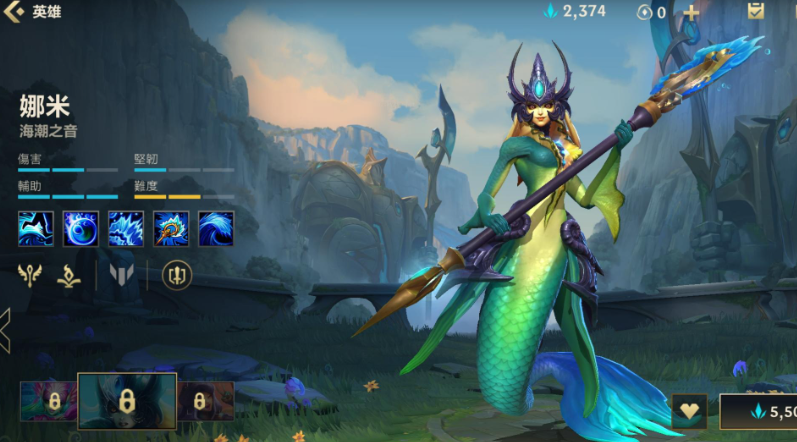Click the heart favorite button
Viewport: 797px width, 442px height.
click(688, 411)
